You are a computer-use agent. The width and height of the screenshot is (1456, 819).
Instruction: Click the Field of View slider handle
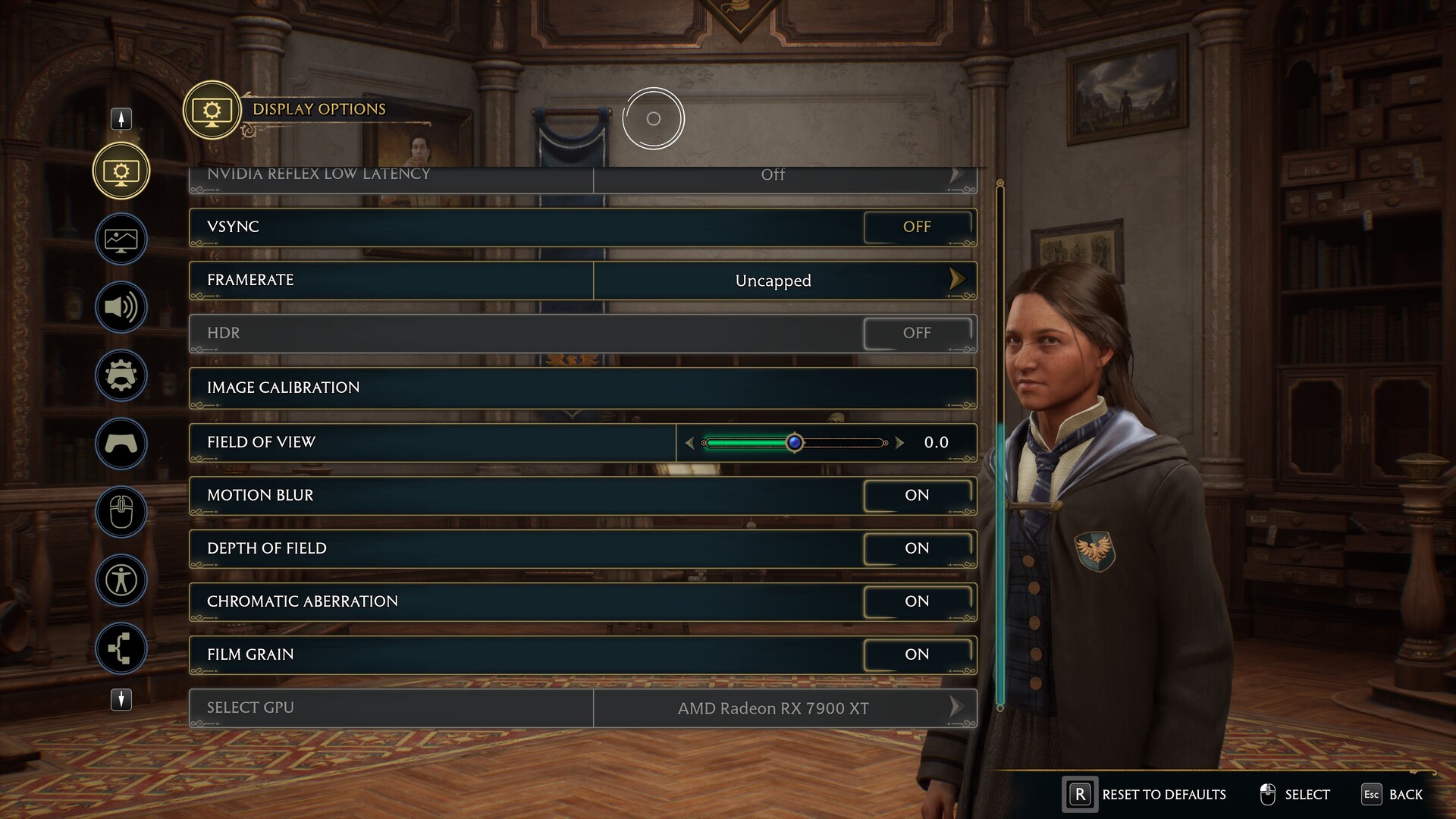pyautogui.click(x=794, y=443)
